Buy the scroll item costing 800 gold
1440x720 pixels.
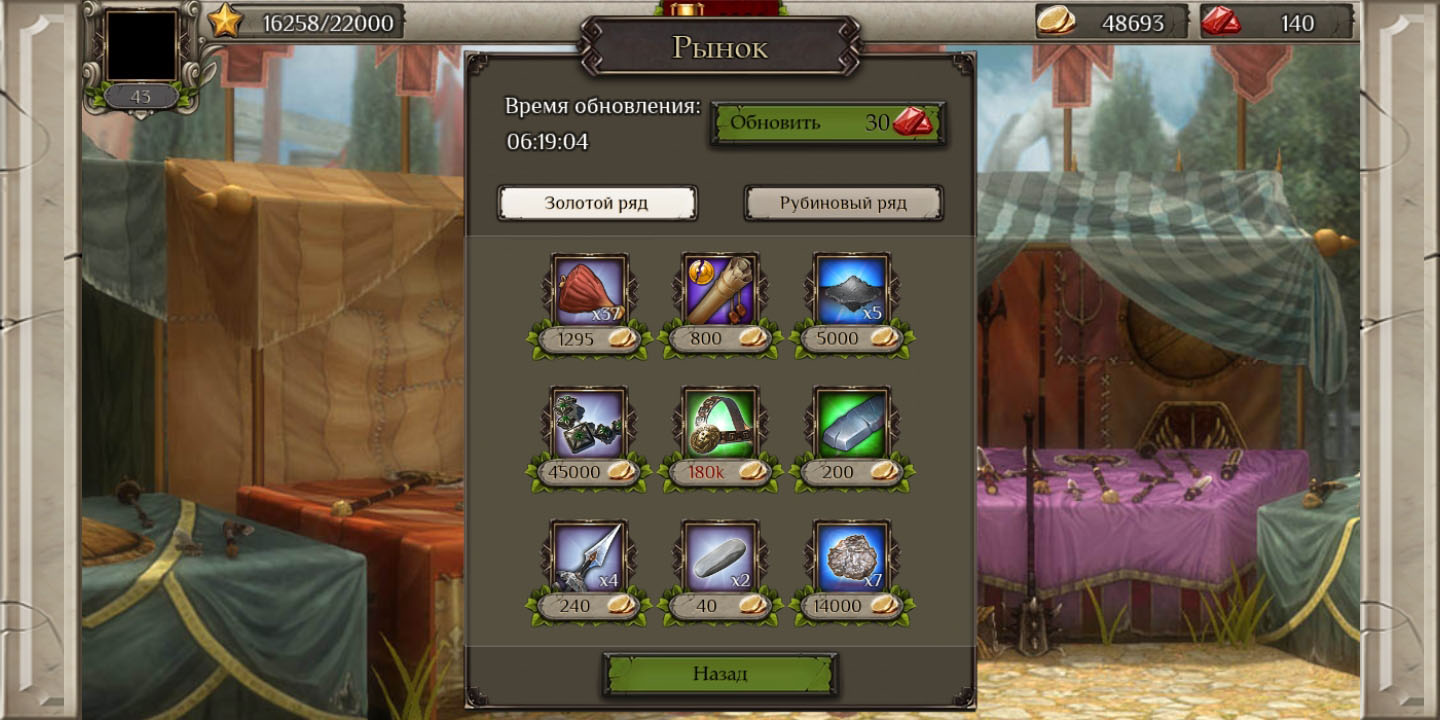[x=720, y=290]
